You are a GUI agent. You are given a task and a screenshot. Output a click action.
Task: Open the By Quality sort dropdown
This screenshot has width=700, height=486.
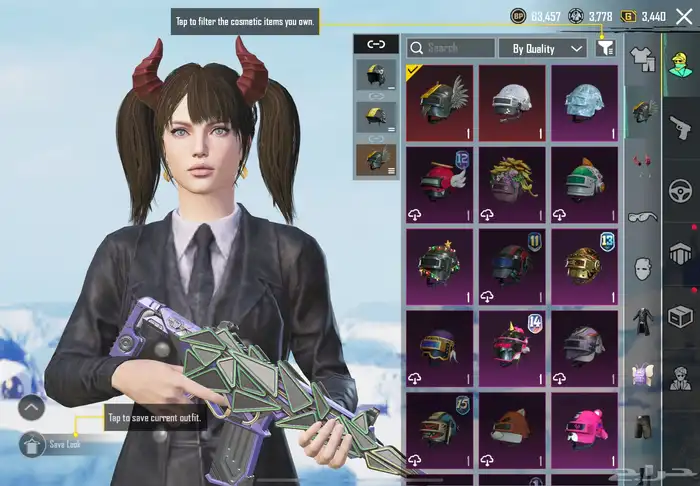pyautogui.click(x=542, y=47)
